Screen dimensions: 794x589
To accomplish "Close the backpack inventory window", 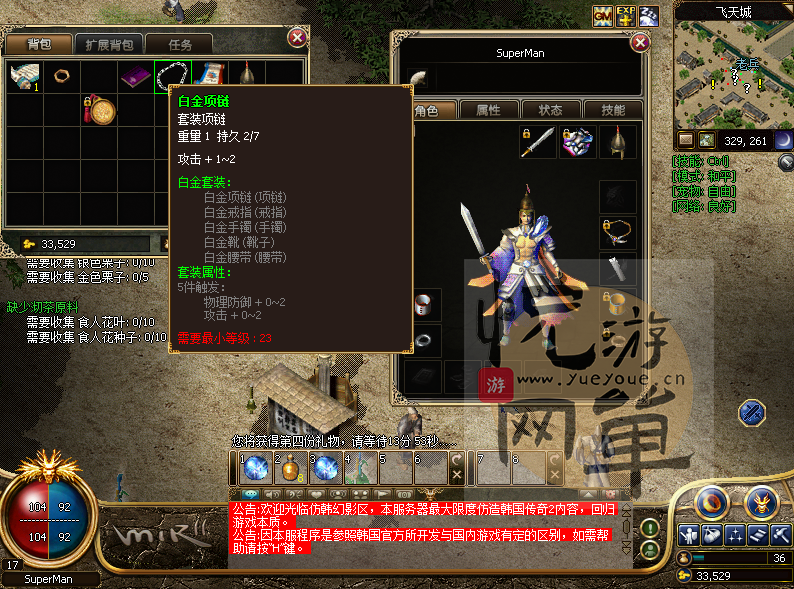I will pos(297,38).
